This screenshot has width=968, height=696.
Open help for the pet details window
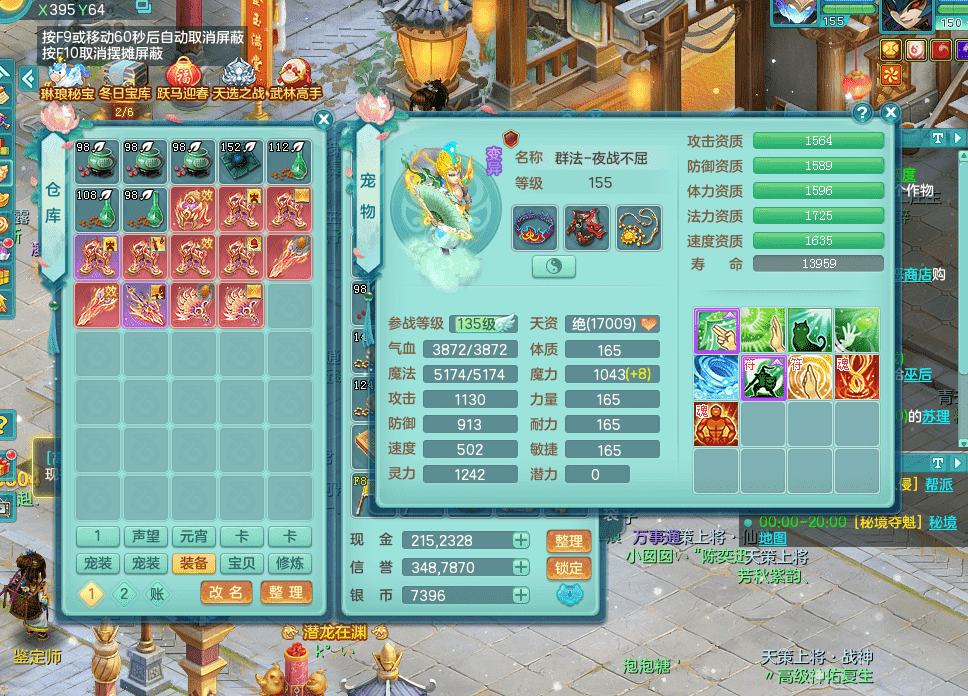862,113
